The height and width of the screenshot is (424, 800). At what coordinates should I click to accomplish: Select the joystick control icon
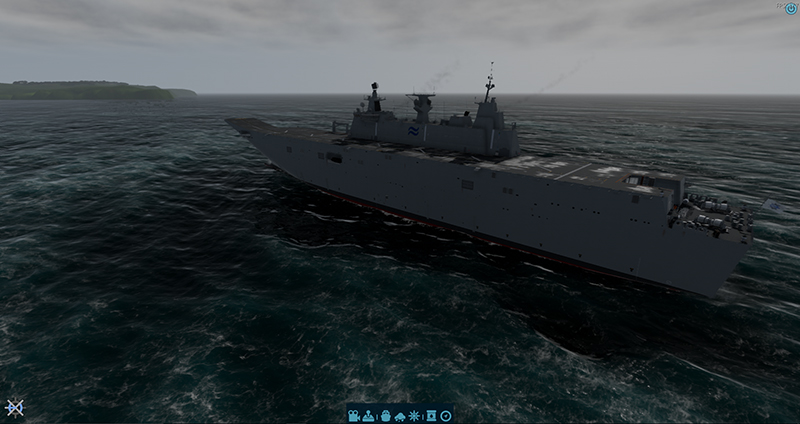click(x=368, y=415)
